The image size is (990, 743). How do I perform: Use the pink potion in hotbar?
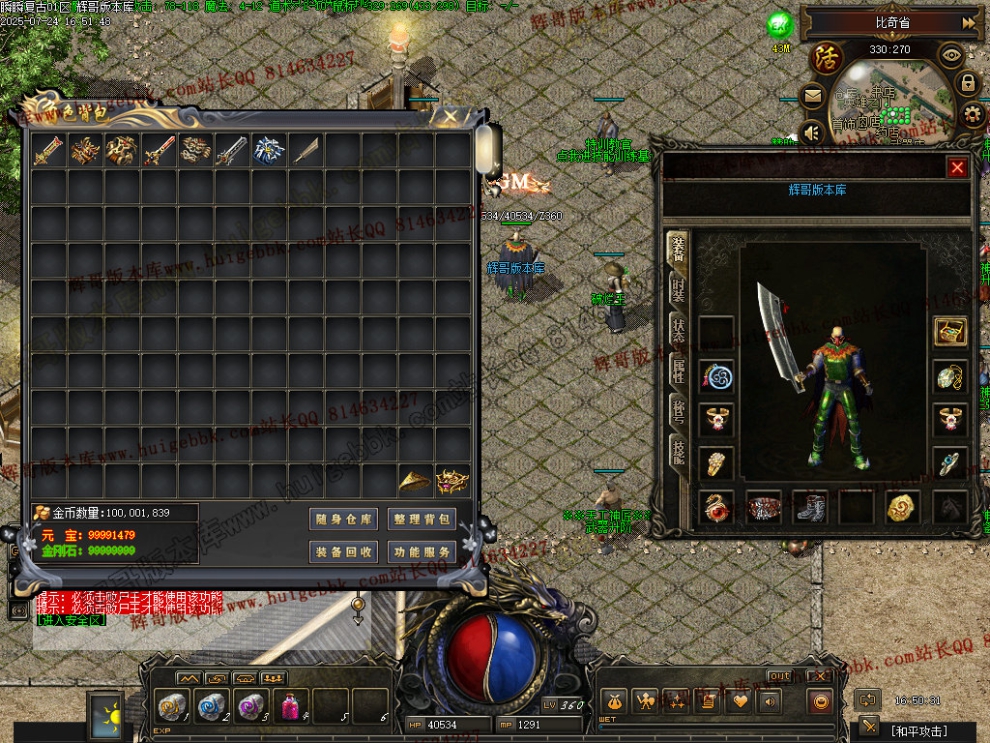click(291, 706)
